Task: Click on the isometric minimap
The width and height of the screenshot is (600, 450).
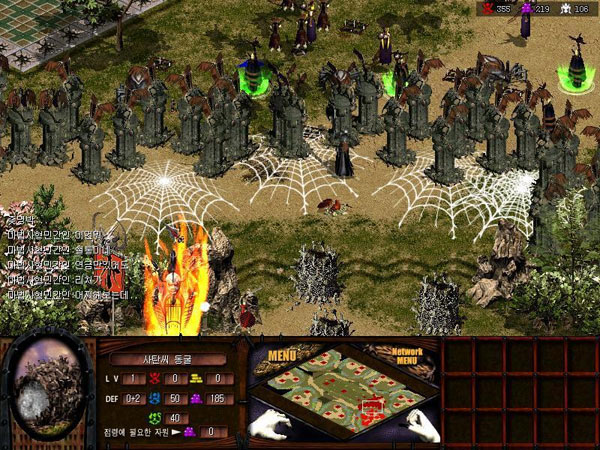Action: [345, 388]
